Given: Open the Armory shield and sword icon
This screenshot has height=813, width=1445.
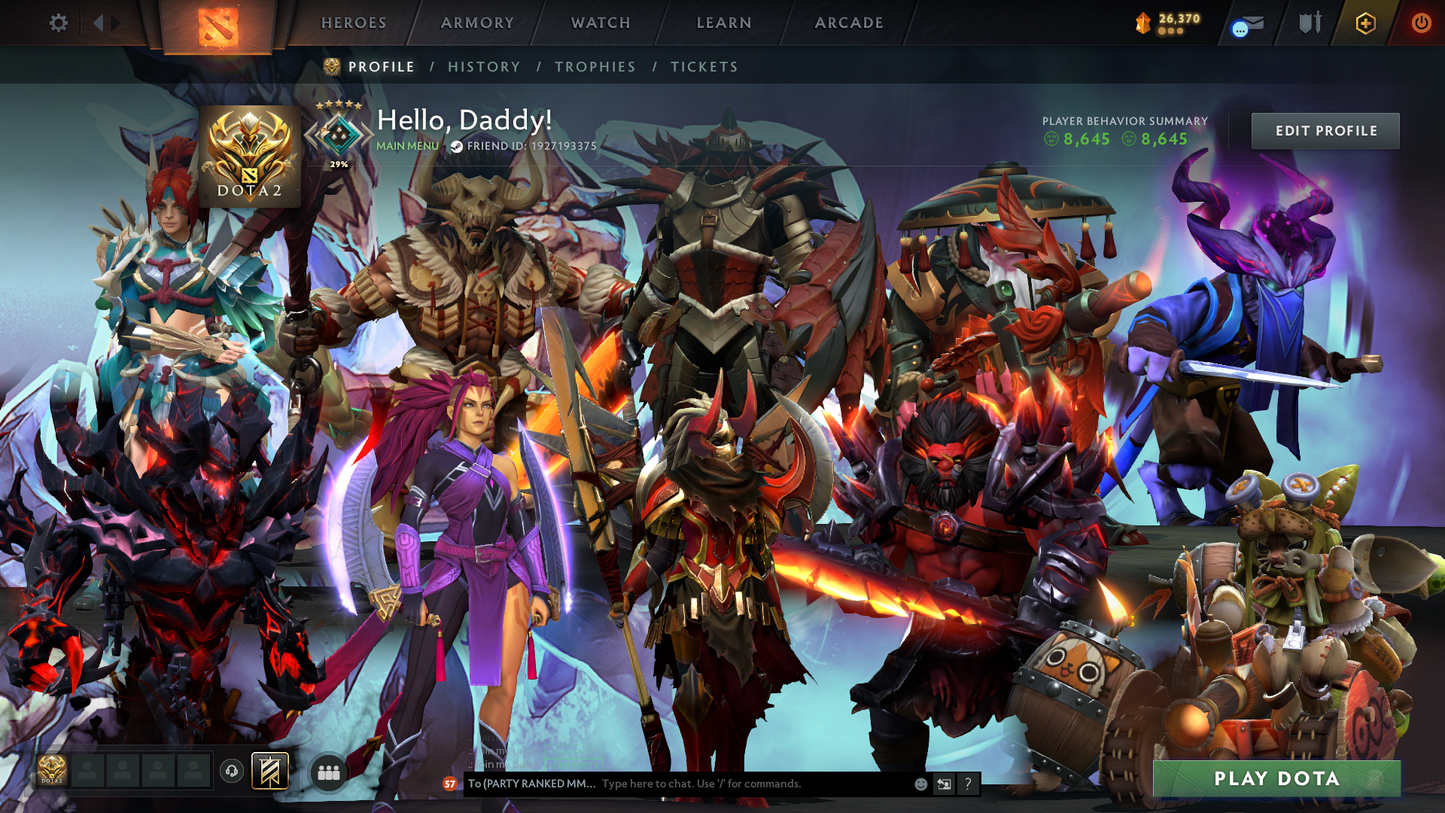Looking at the screenshot, I should [x=1308, y=22].
